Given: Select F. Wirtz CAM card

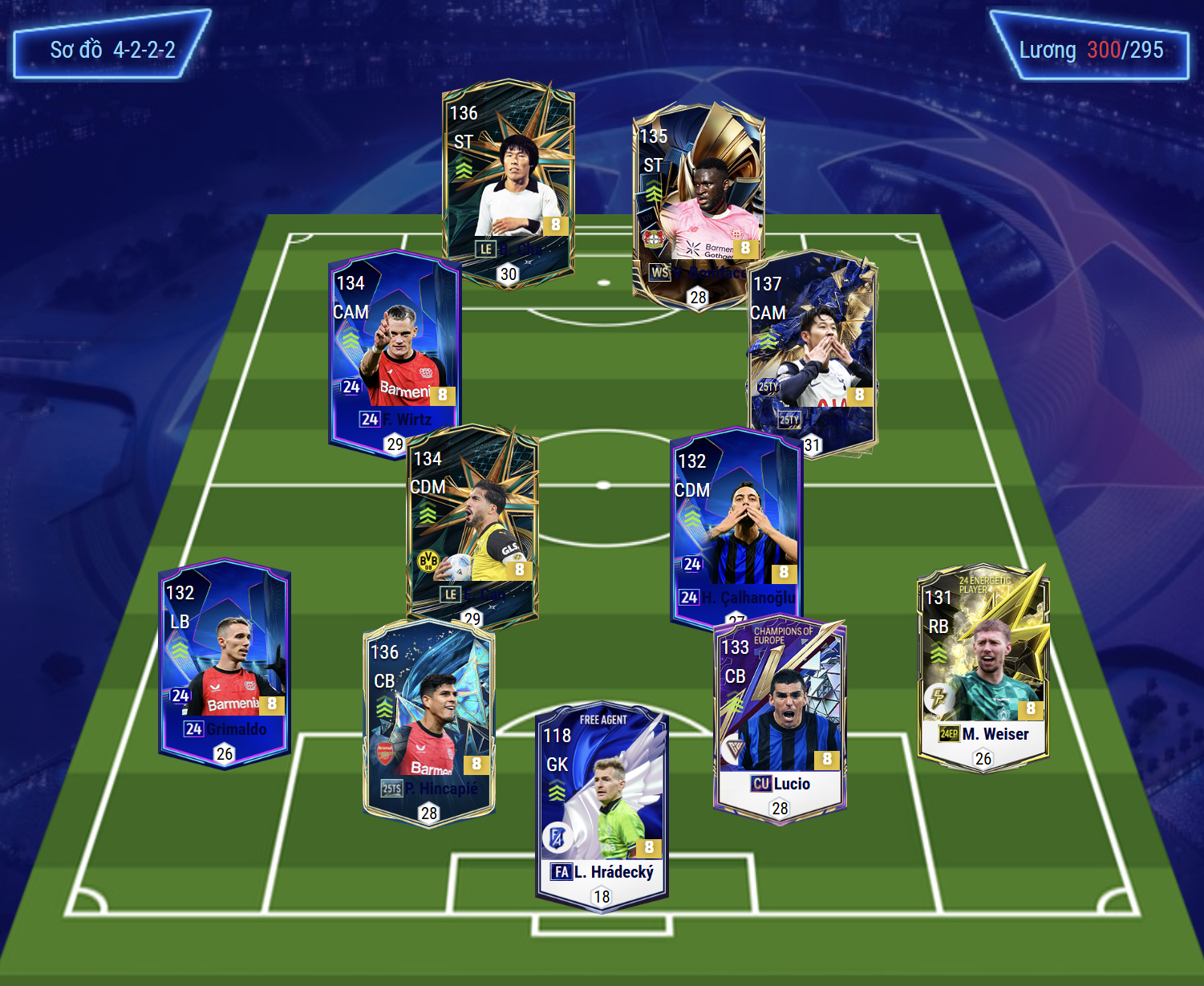Looking at the screenshot, I should 394,353.
